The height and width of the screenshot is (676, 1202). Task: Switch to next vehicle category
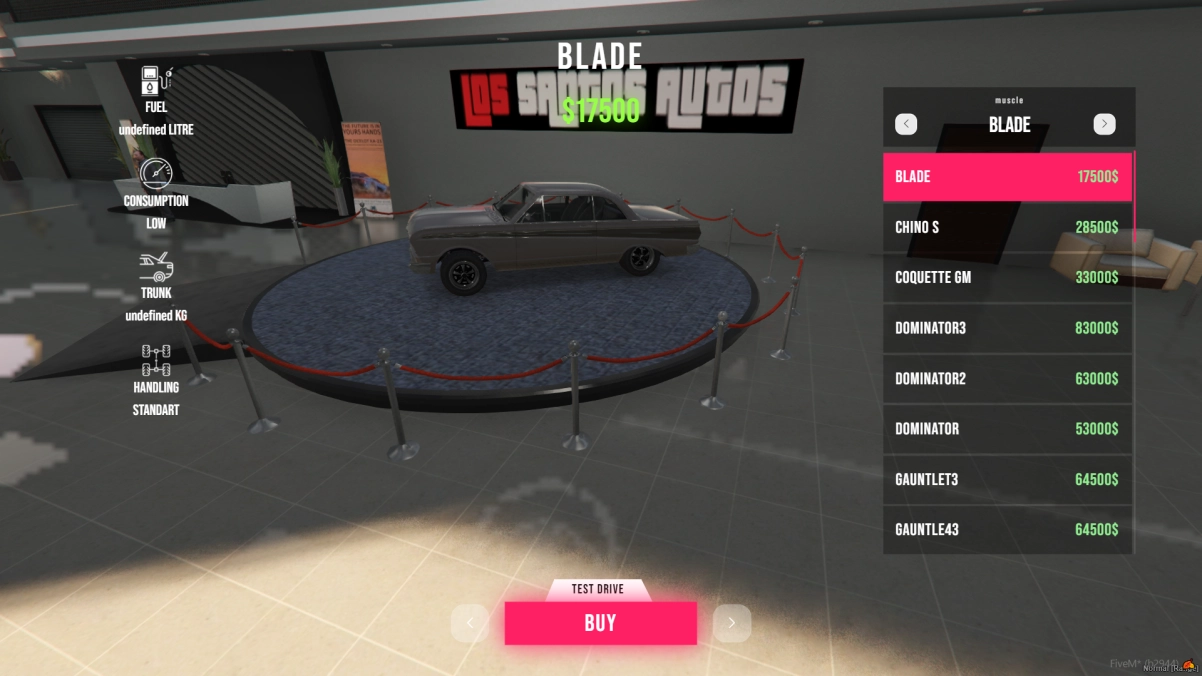click(1104, 124)
